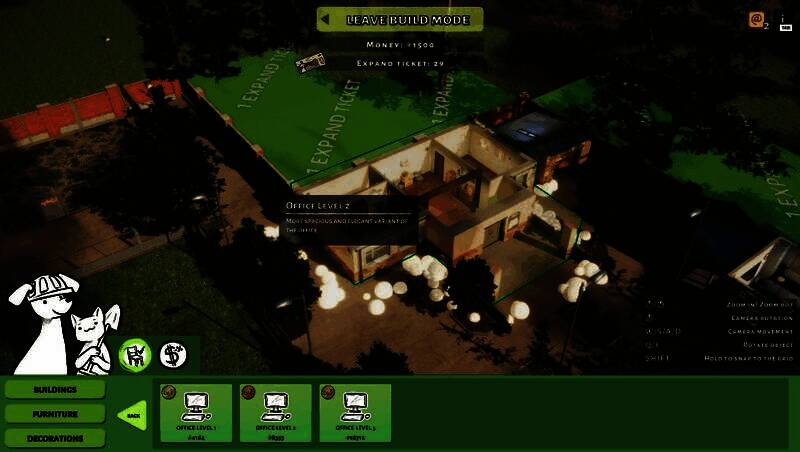
Task: Activate the green chair build icon
Action: [x=135, y=354]
